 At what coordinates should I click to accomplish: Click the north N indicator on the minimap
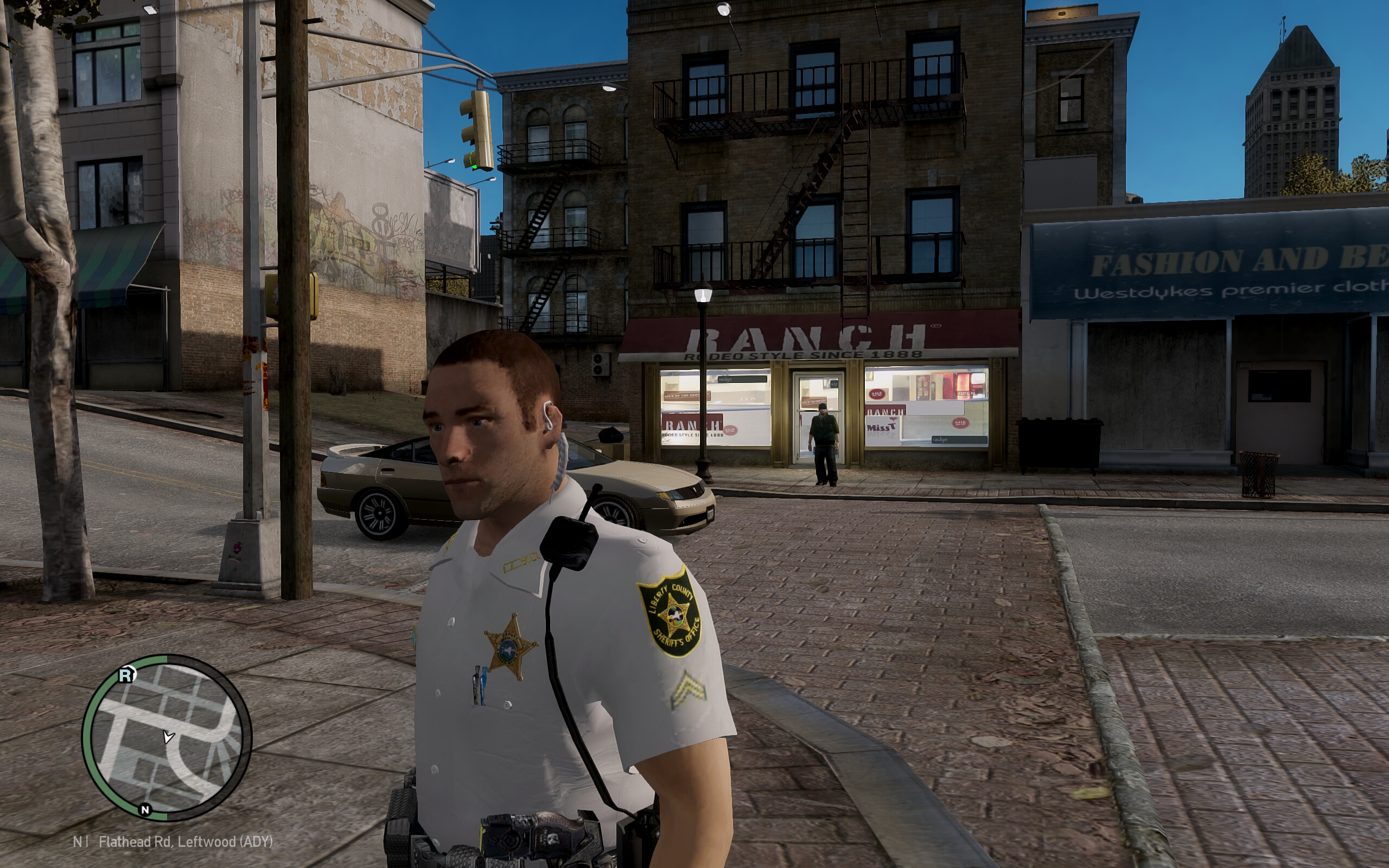click(x=145, y=809)
